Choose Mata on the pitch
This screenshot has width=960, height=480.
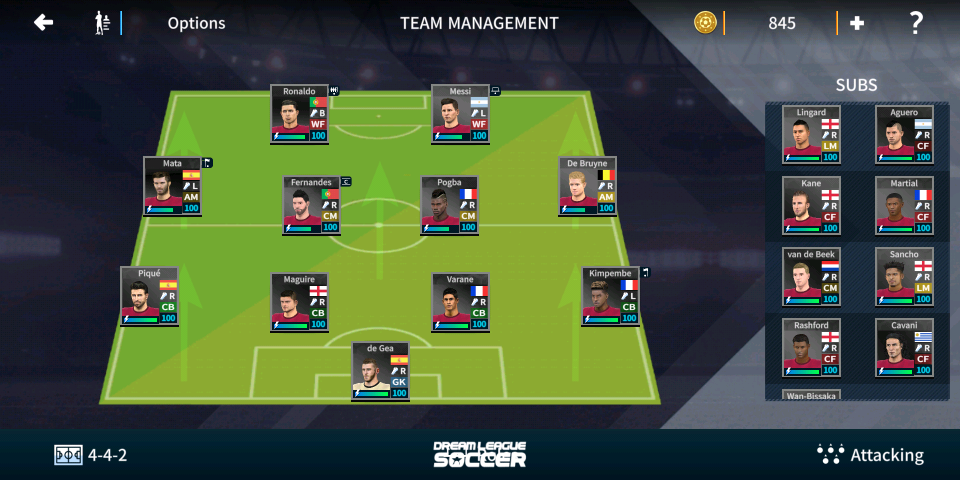tap(172, 186)
